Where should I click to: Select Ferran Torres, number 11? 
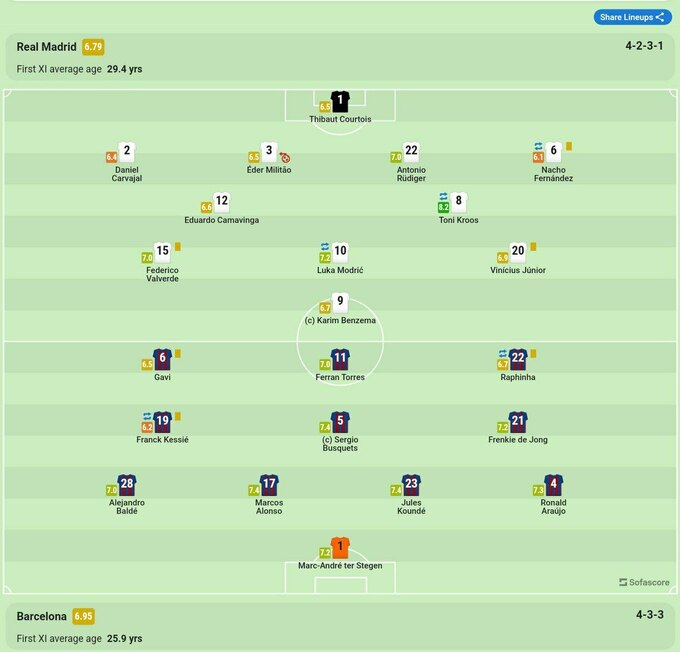(x=340, y=360)
